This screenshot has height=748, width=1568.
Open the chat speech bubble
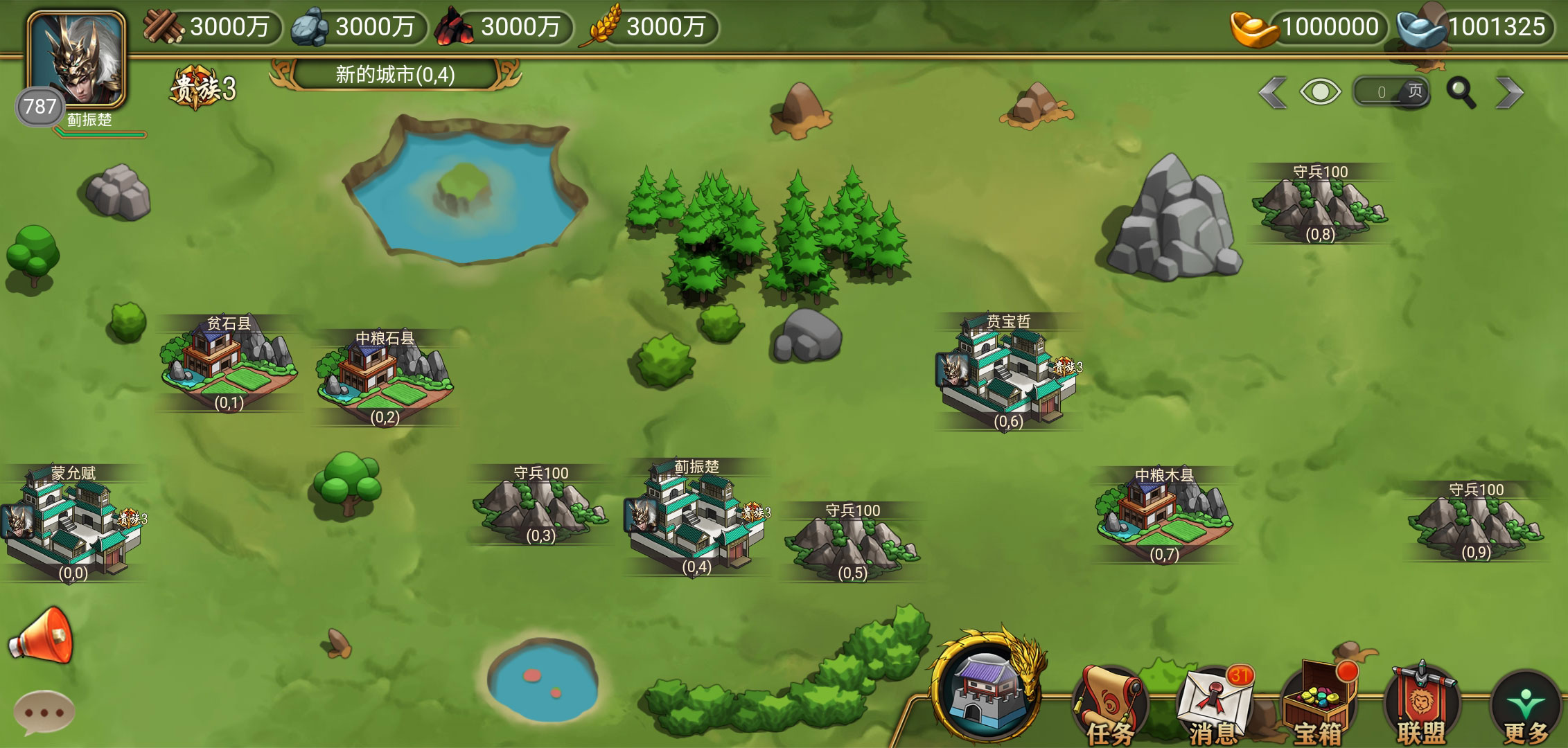[x=44, y=711]
